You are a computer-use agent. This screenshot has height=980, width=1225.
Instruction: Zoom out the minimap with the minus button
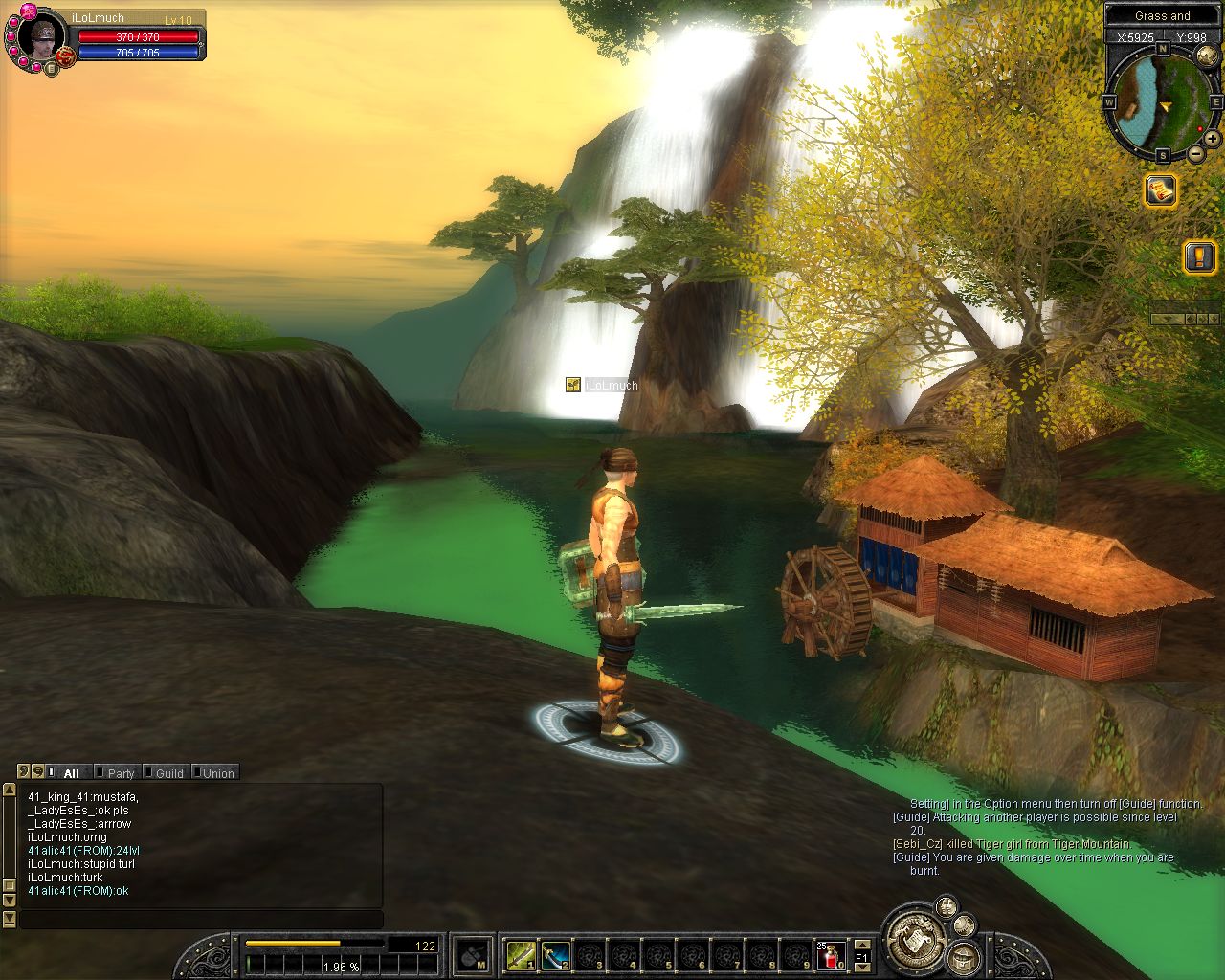click(x=1196, y=154)
